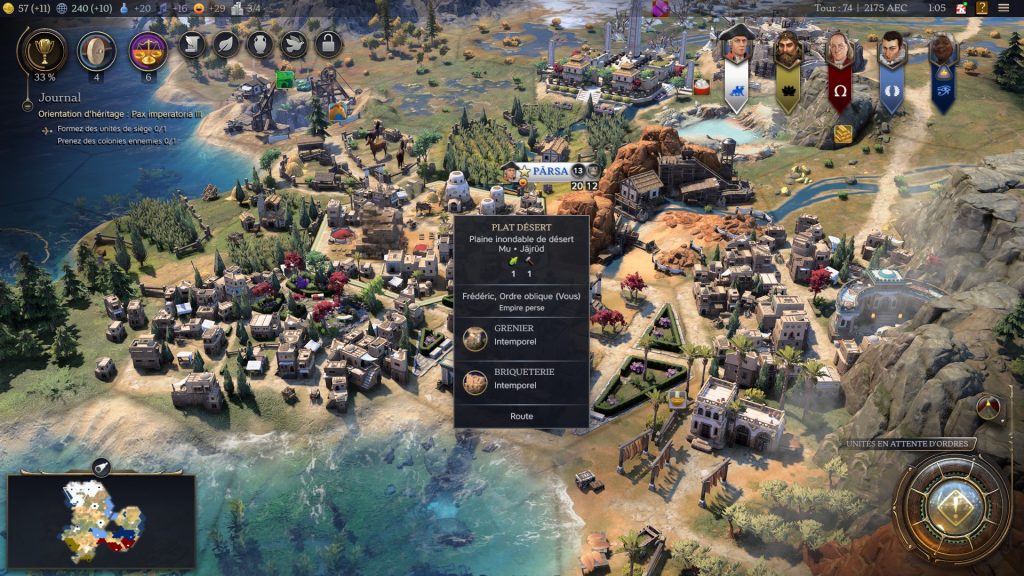Image resolution: width=1024 pixels, height=576 pixels.
Task: Open the Civilopedia question mark help
Action: tap(981, 8)
